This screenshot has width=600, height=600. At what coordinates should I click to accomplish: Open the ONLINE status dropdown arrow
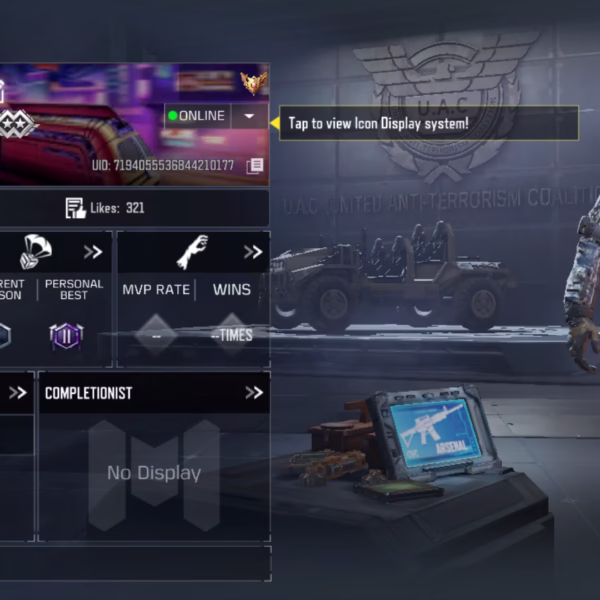[x=249, y=117]
